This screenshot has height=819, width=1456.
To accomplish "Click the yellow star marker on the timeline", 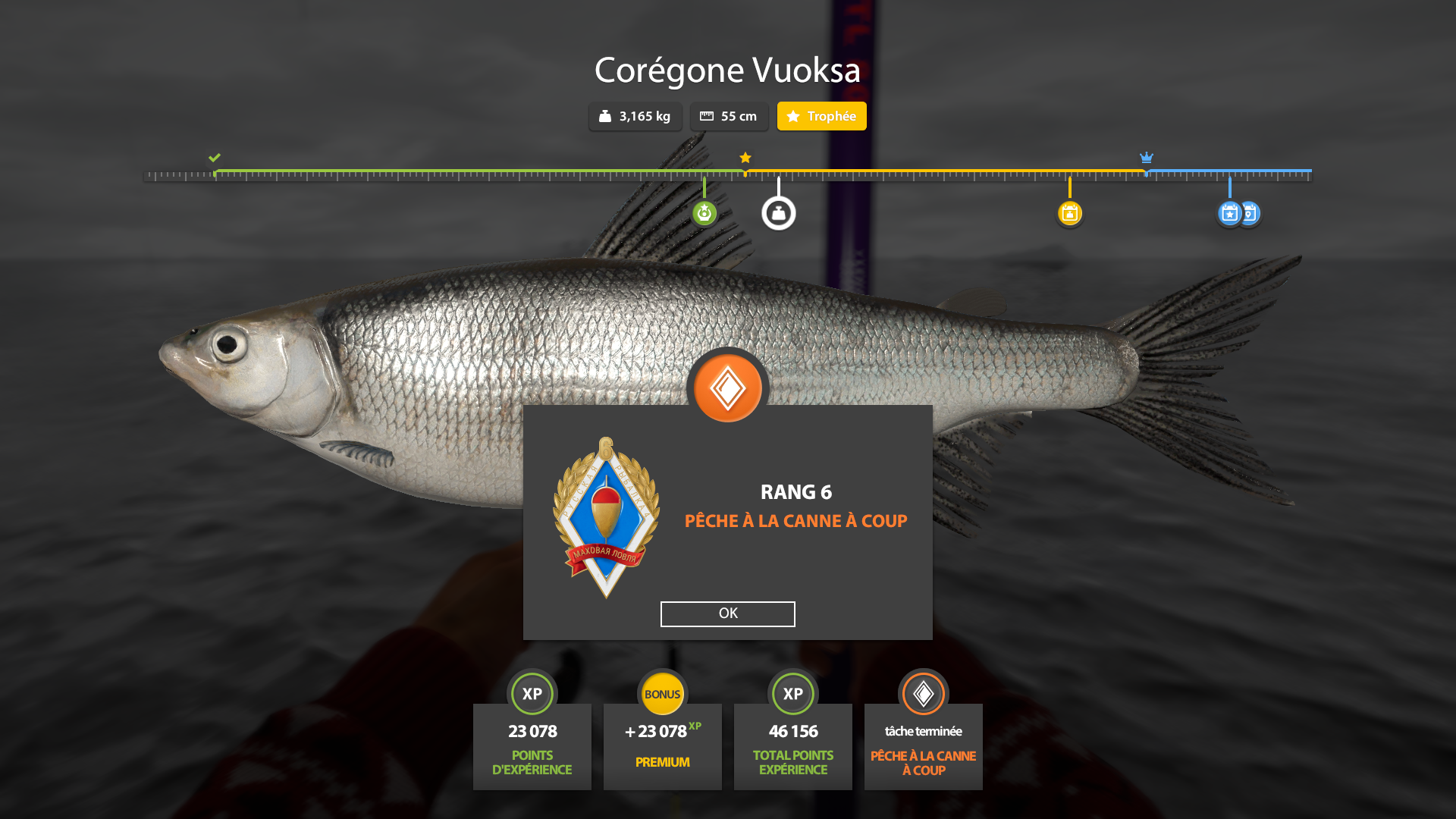I will 745,158.
